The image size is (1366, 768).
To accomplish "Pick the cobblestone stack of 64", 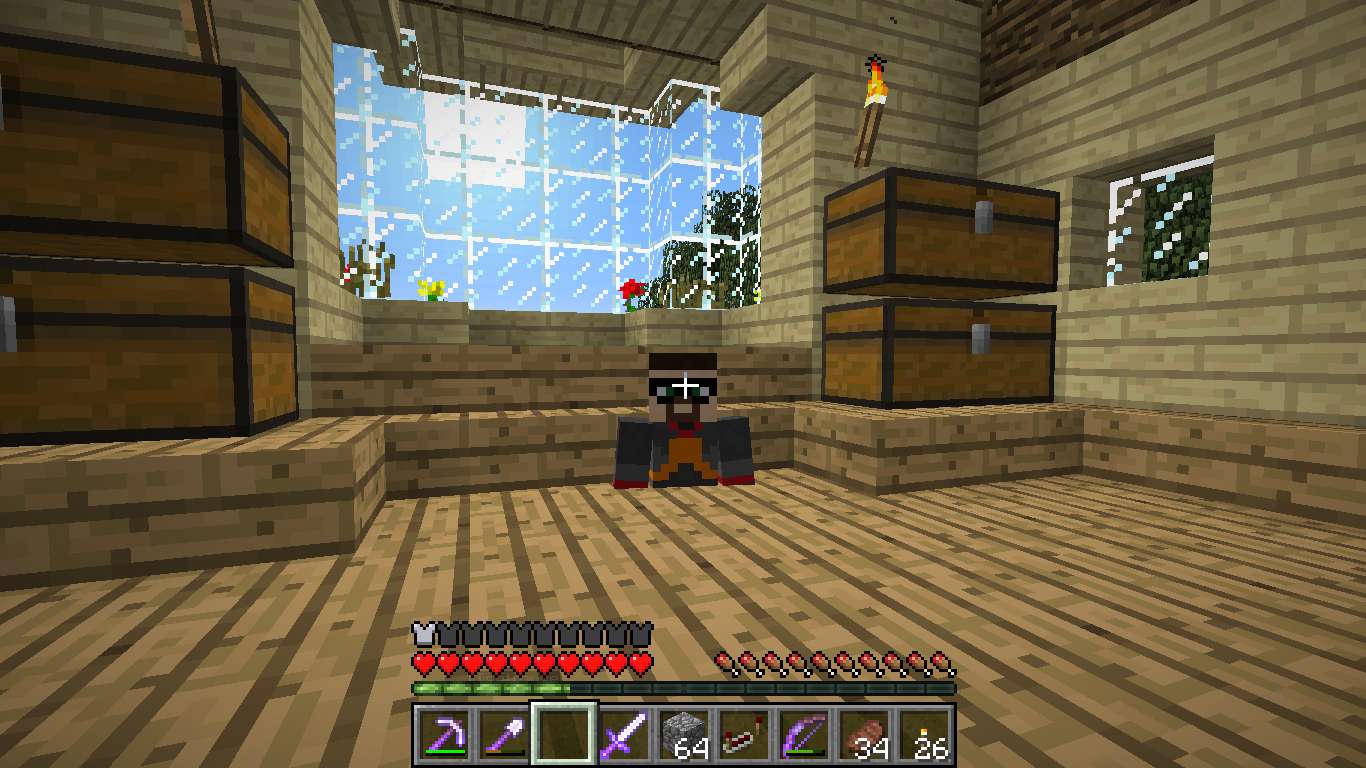I will [x=684, y=736].
